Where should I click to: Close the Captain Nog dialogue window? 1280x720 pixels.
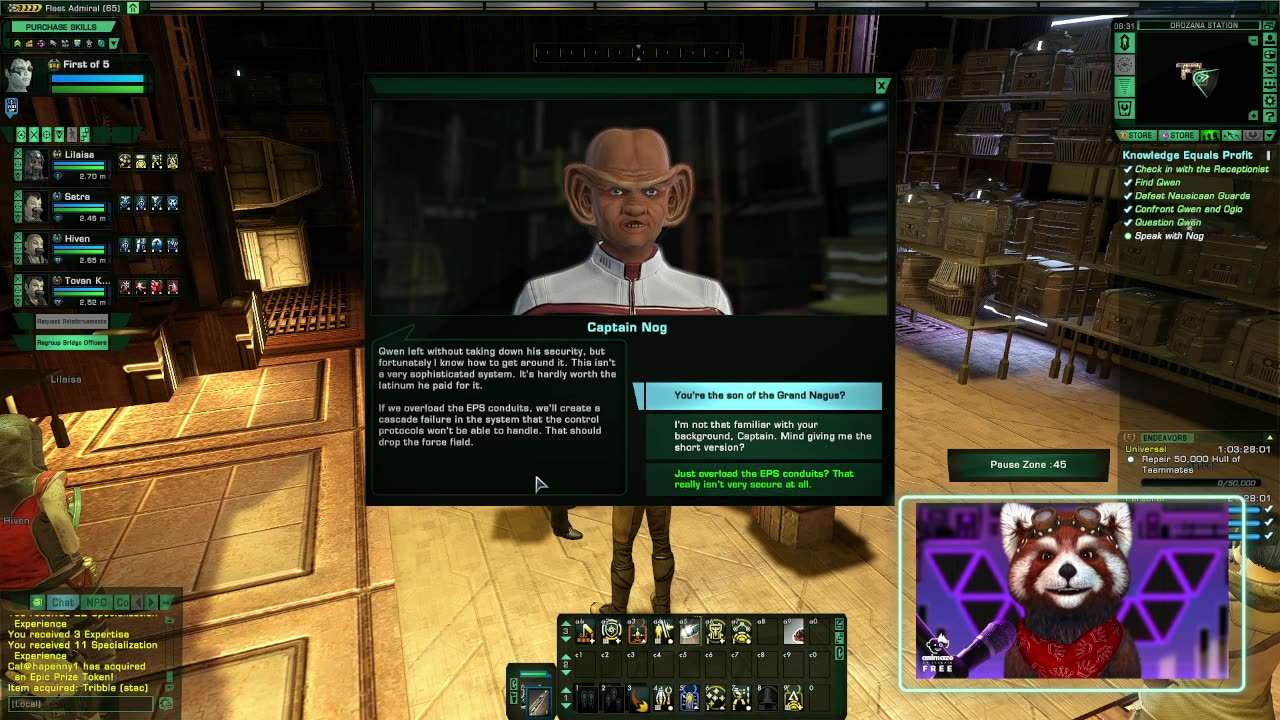coord(881,87)
